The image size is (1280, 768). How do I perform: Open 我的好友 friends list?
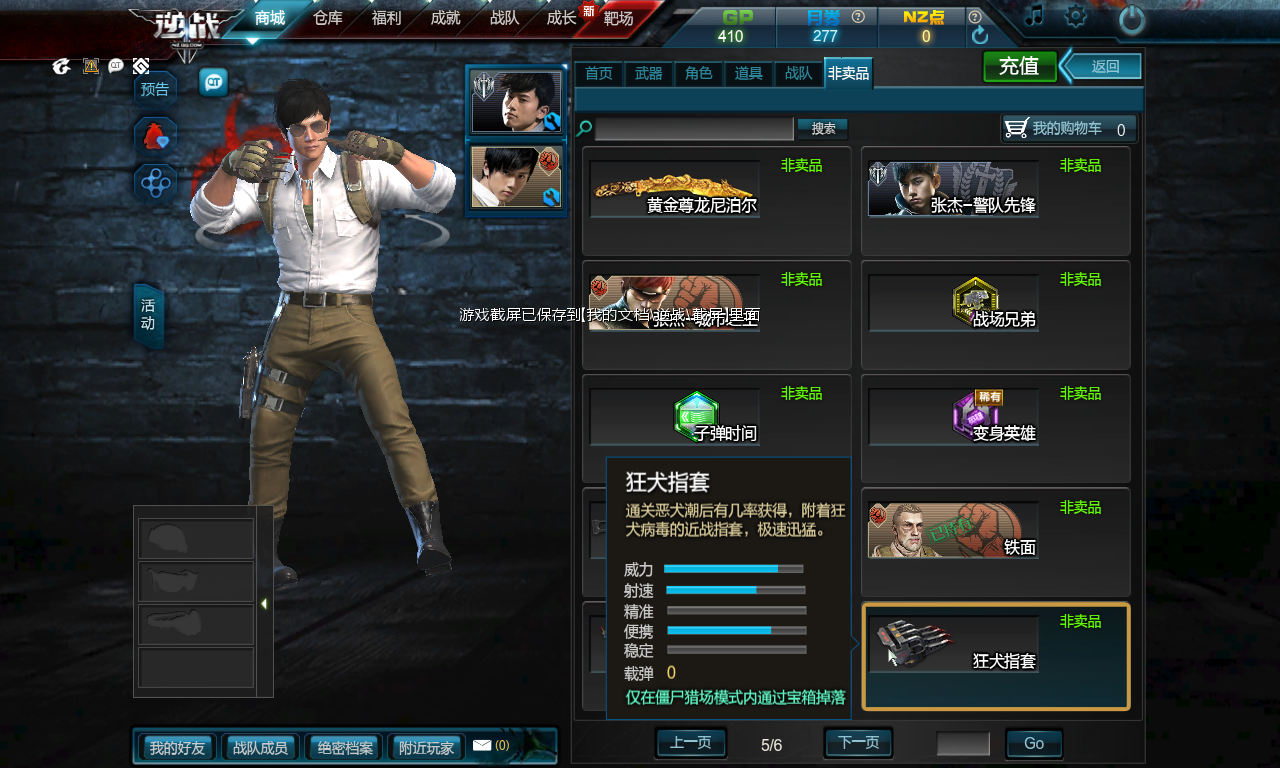coord(177,747)
